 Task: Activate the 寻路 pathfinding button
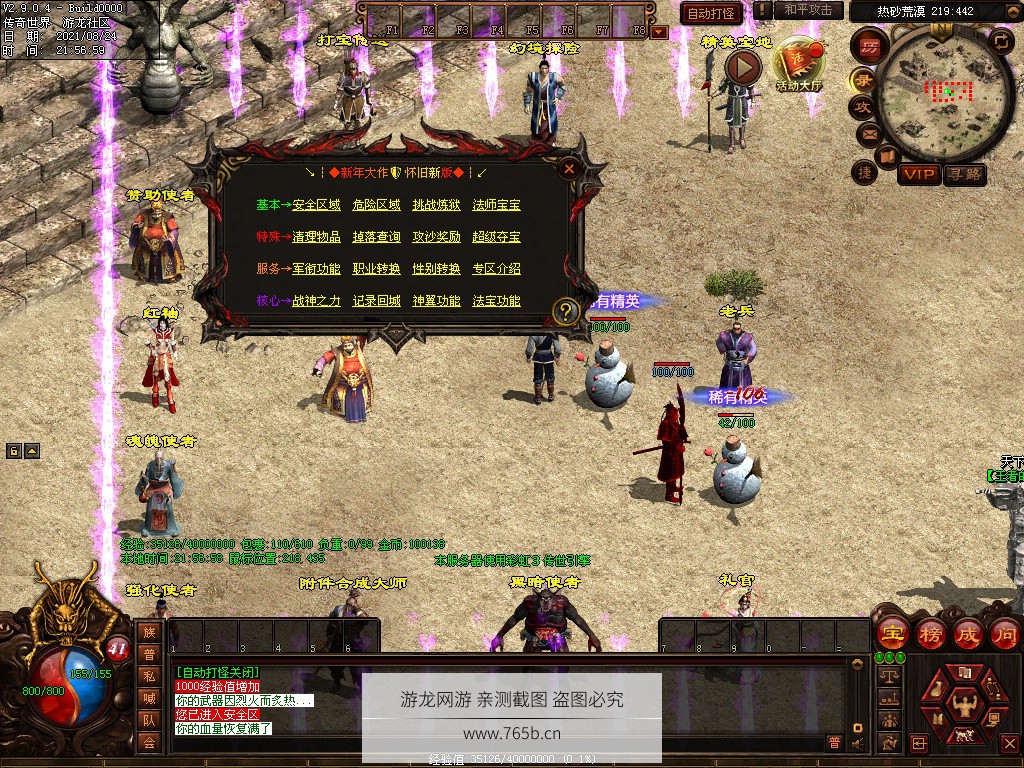click(964, 174)
